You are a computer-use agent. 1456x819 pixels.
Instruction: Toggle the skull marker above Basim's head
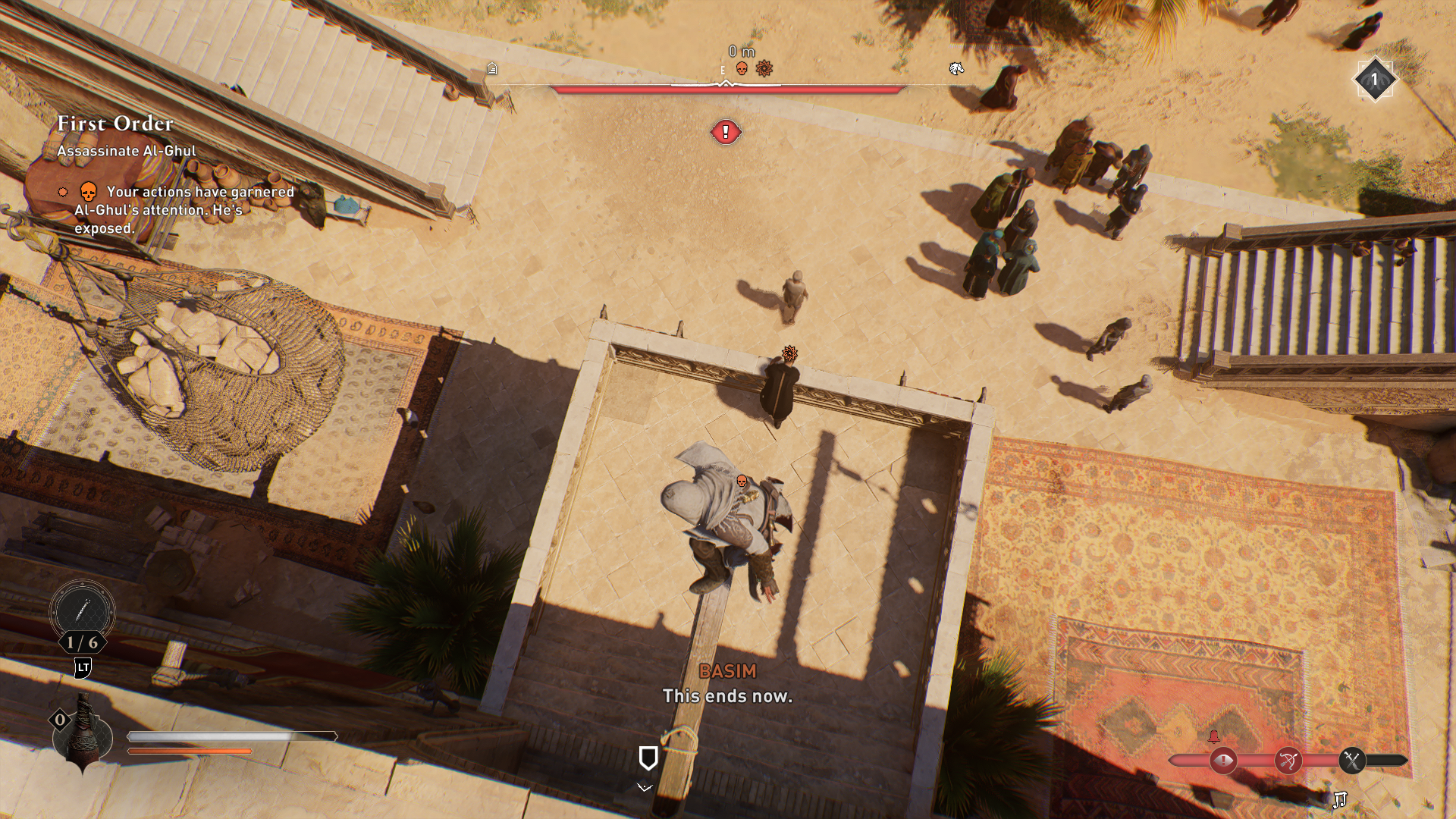741,480
